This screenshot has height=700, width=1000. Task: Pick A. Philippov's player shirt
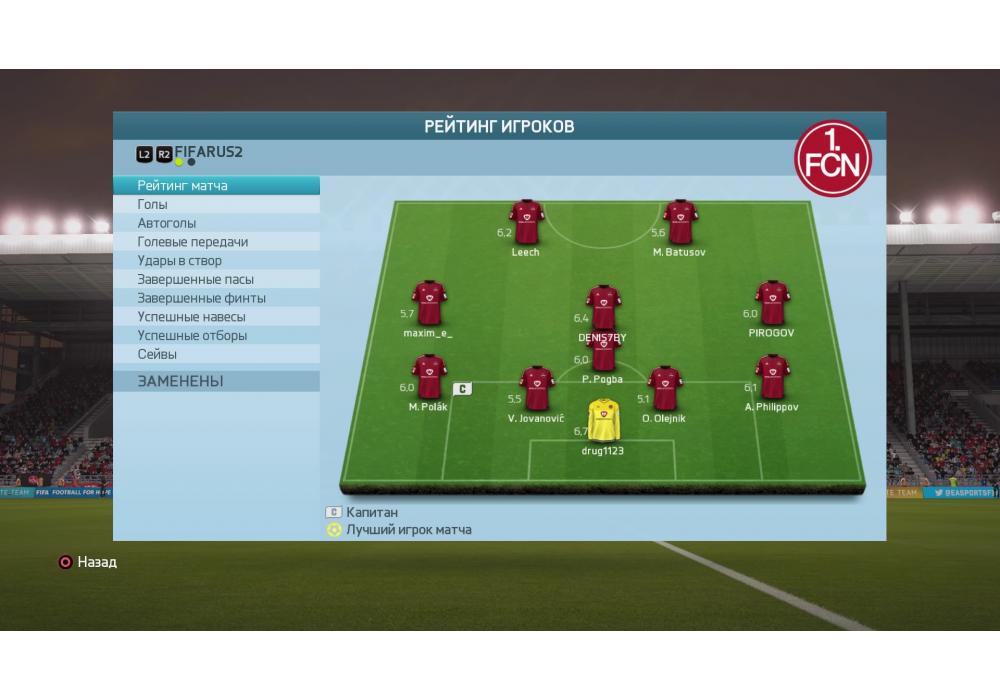point(772,377)
